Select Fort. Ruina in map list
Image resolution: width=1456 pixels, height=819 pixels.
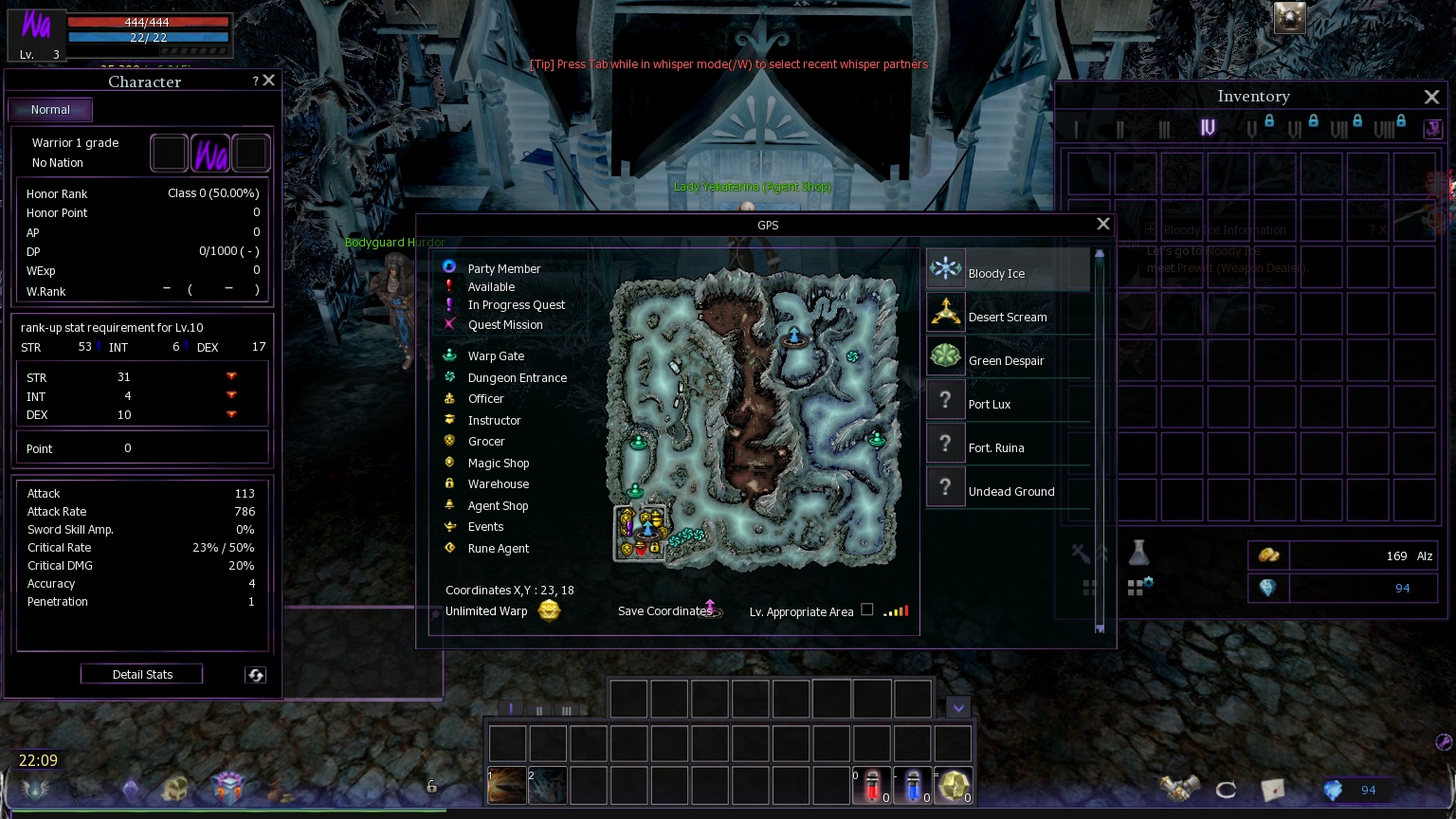pos(1007,446)
